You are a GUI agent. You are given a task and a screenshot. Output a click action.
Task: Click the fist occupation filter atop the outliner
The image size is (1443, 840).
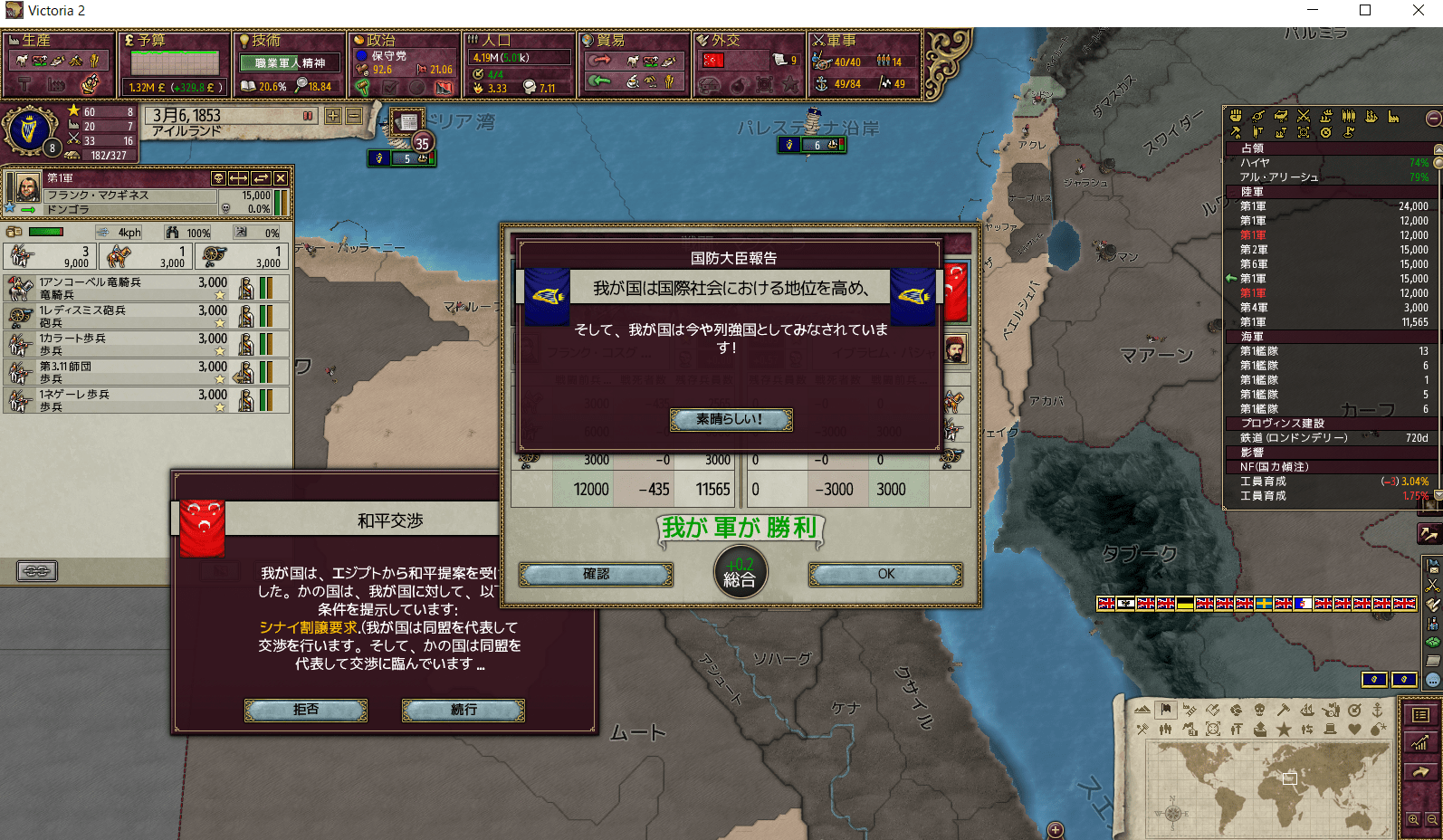1236,117
